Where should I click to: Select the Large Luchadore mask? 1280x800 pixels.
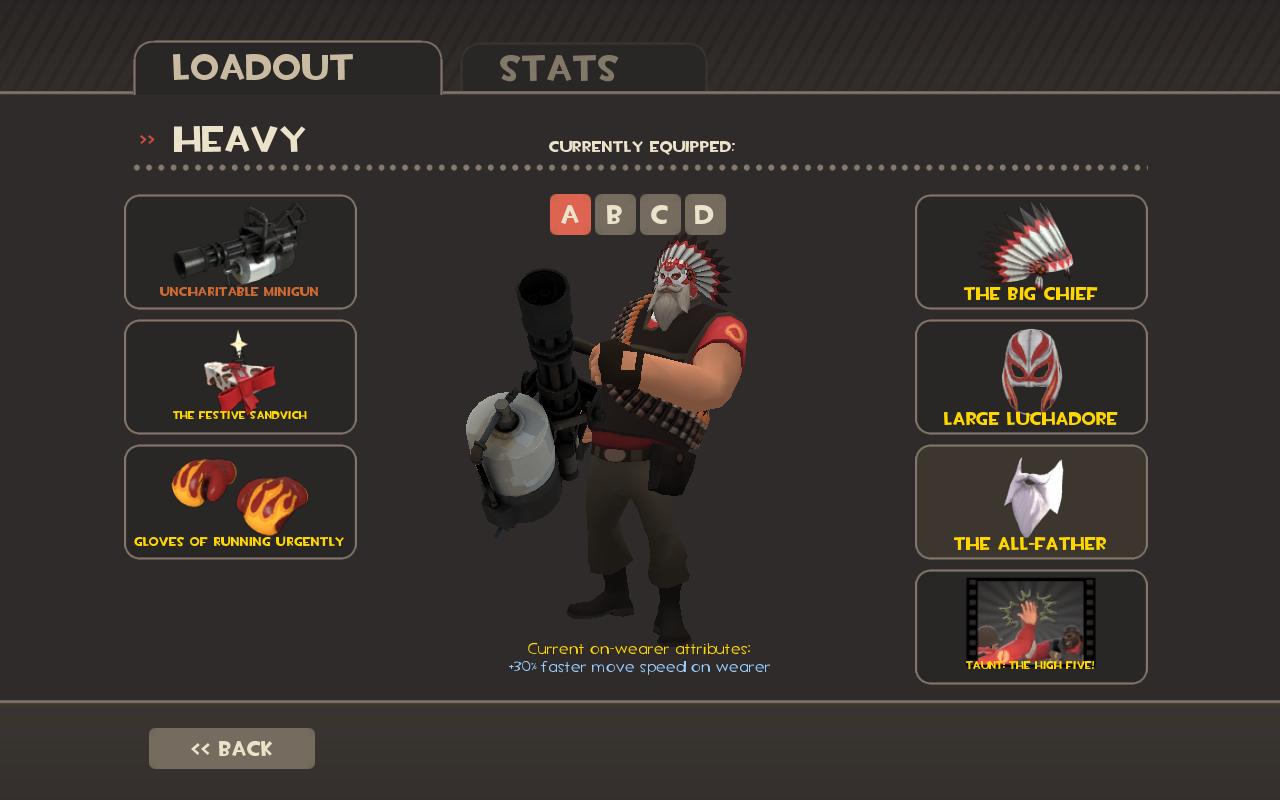[1031, 377]
